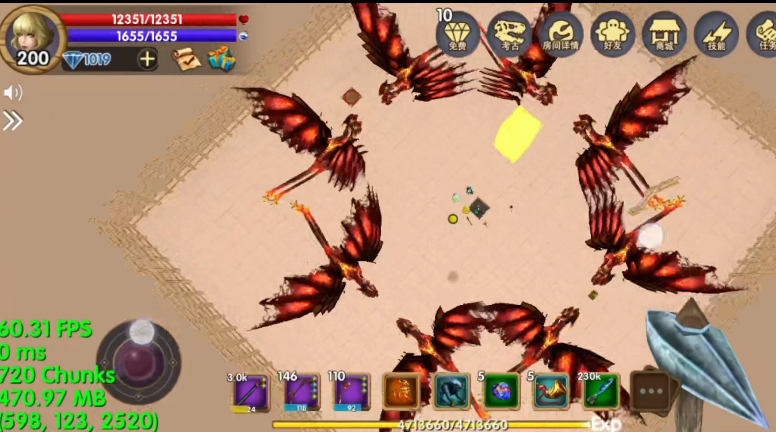Viewport: 776px width, 432px height.
Task: Select the golden horn hotbar slot
Action: point(551,392)
